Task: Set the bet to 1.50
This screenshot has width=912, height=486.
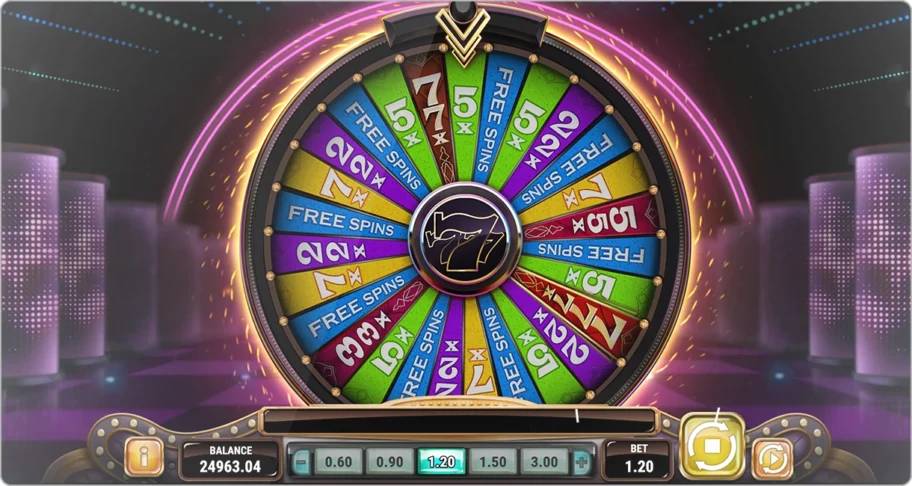Action: 492,461
